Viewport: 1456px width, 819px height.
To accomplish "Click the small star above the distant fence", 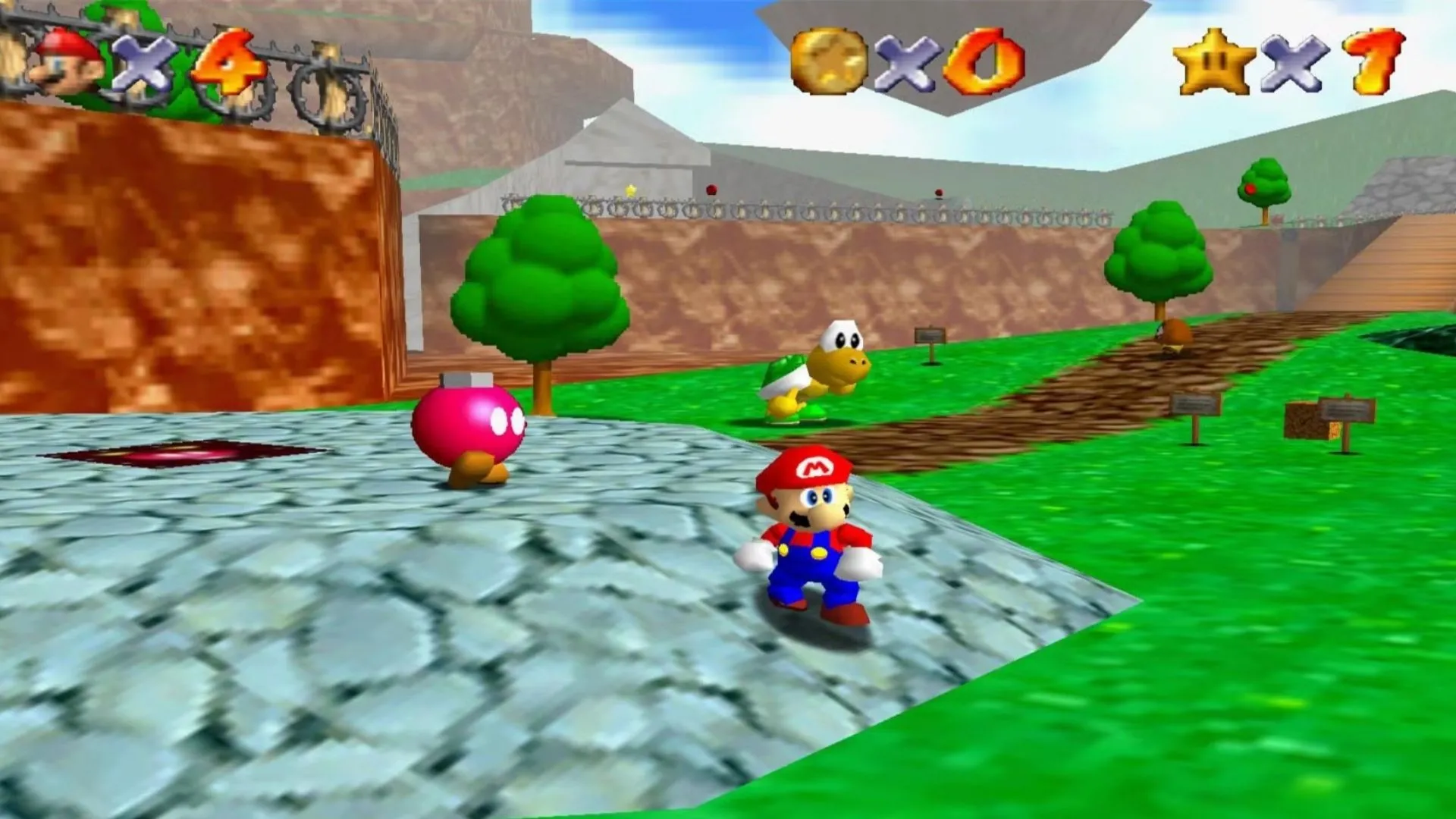I will click(x=632, y=191).
